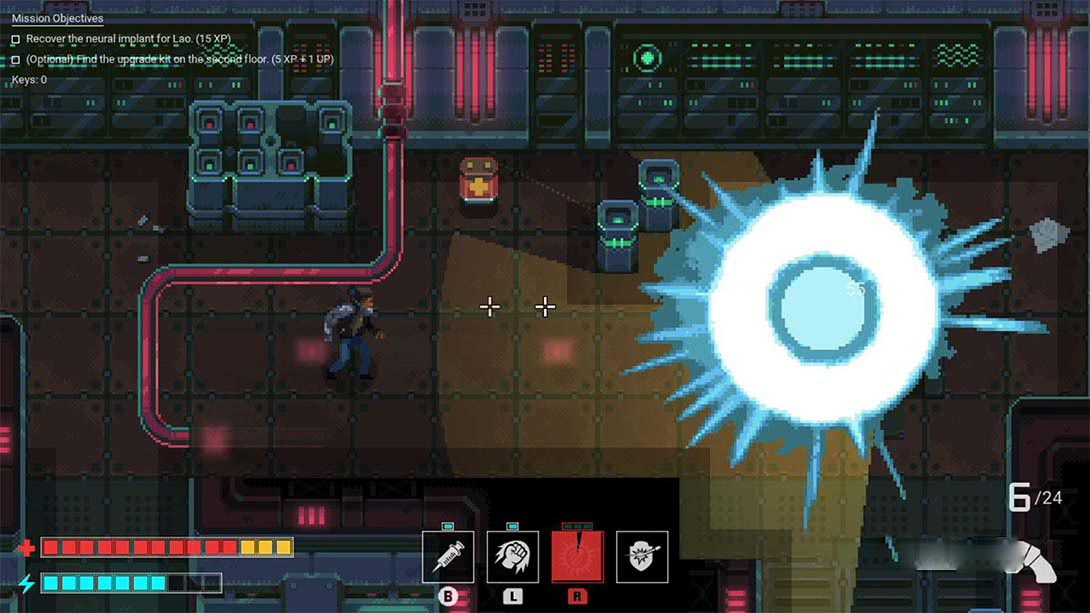Open the Mission Objectives header

[57, 19]
